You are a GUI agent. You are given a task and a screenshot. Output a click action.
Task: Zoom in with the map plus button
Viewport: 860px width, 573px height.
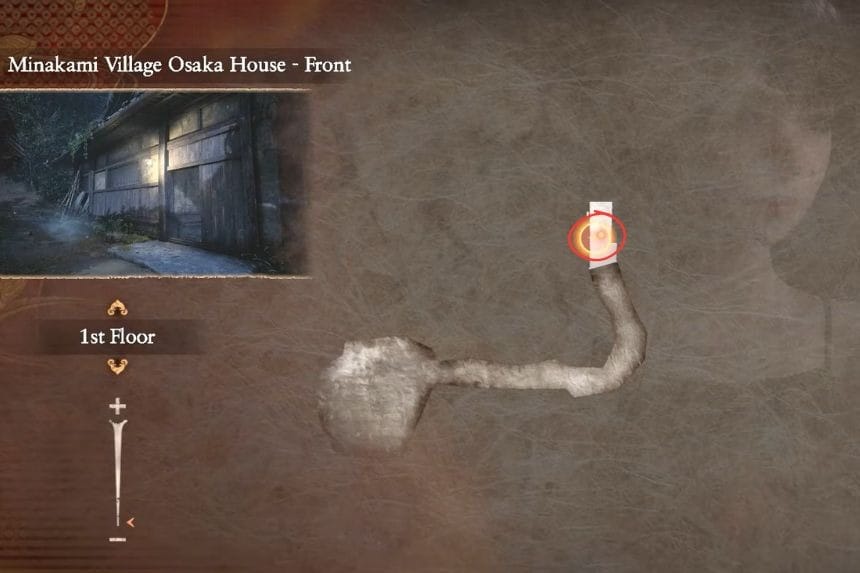pos(117,406)
